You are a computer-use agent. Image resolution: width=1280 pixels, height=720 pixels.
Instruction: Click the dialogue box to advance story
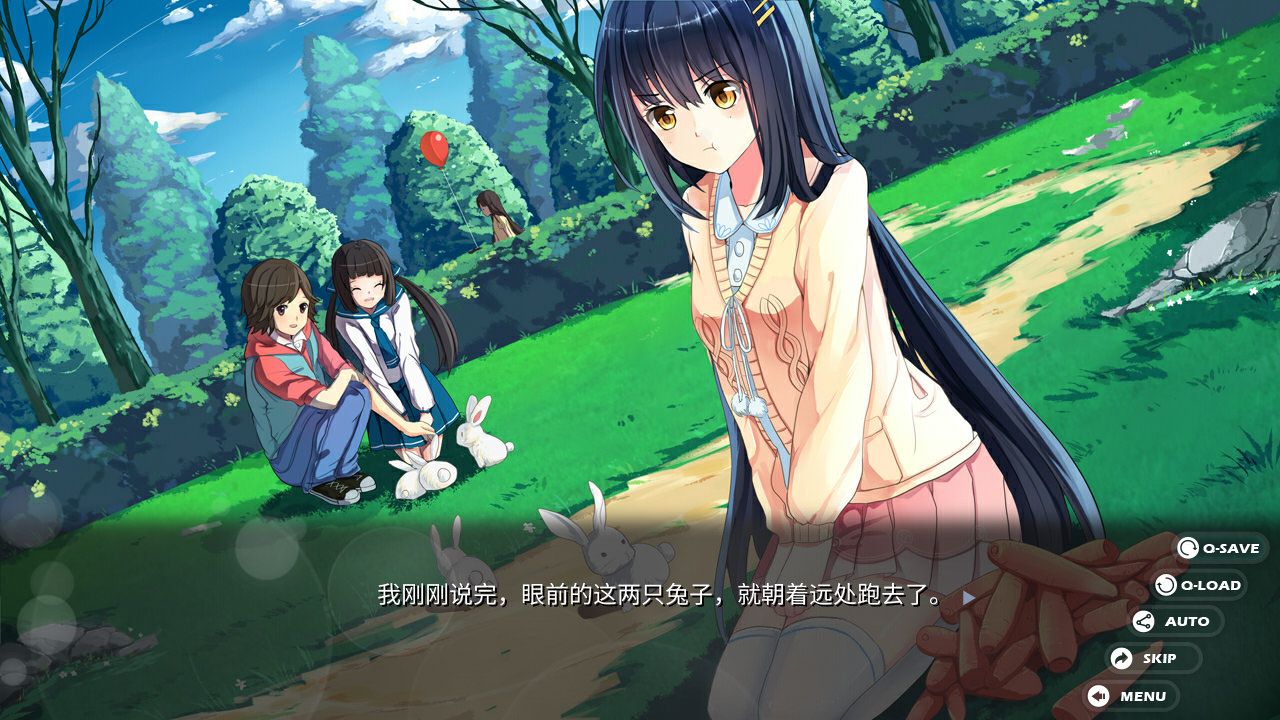[640, 598]
